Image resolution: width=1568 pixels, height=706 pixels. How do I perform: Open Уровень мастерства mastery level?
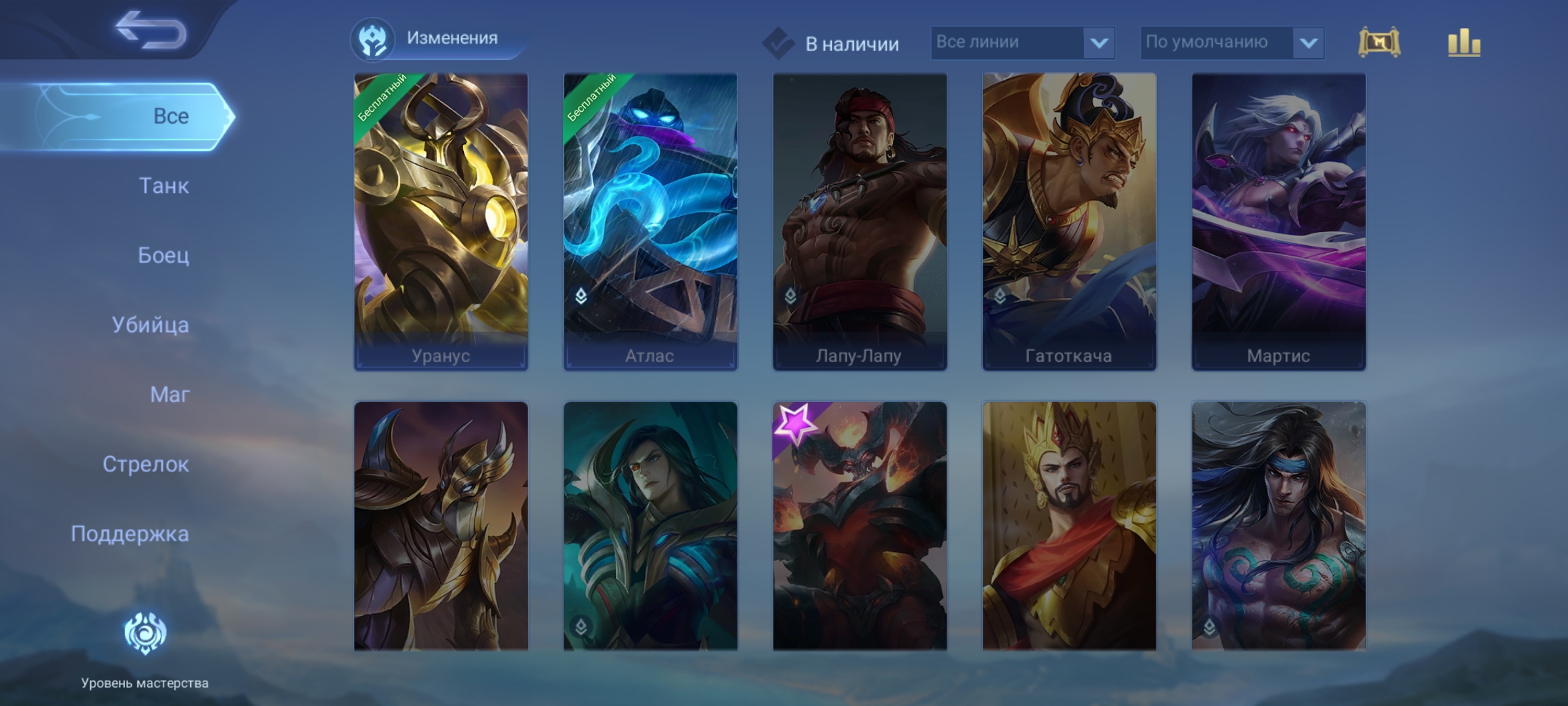[145, 647]
